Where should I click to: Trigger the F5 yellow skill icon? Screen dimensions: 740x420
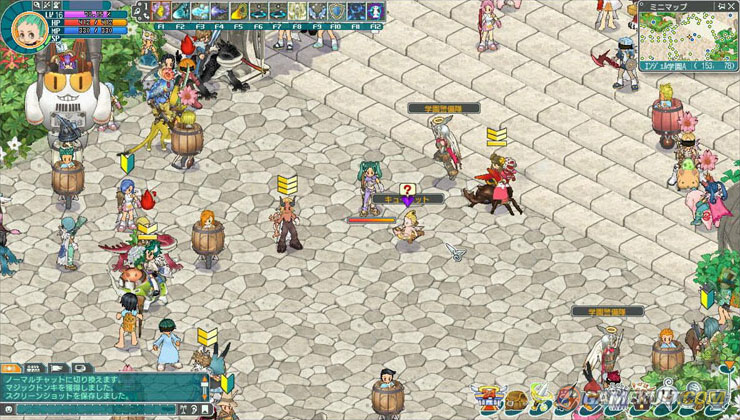coord(239,11)
